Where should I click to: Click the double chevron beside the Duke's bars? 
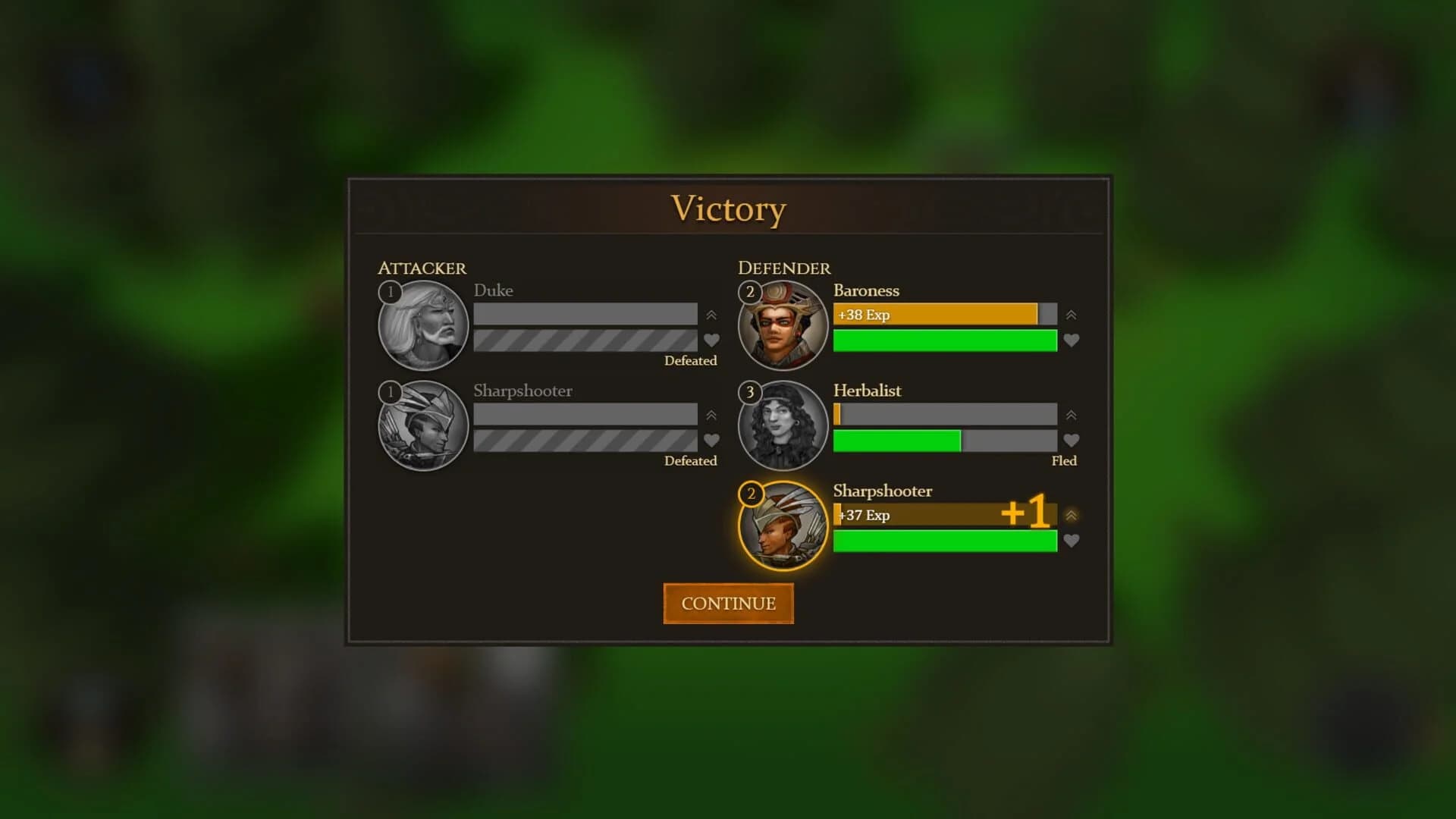[711, 314]
